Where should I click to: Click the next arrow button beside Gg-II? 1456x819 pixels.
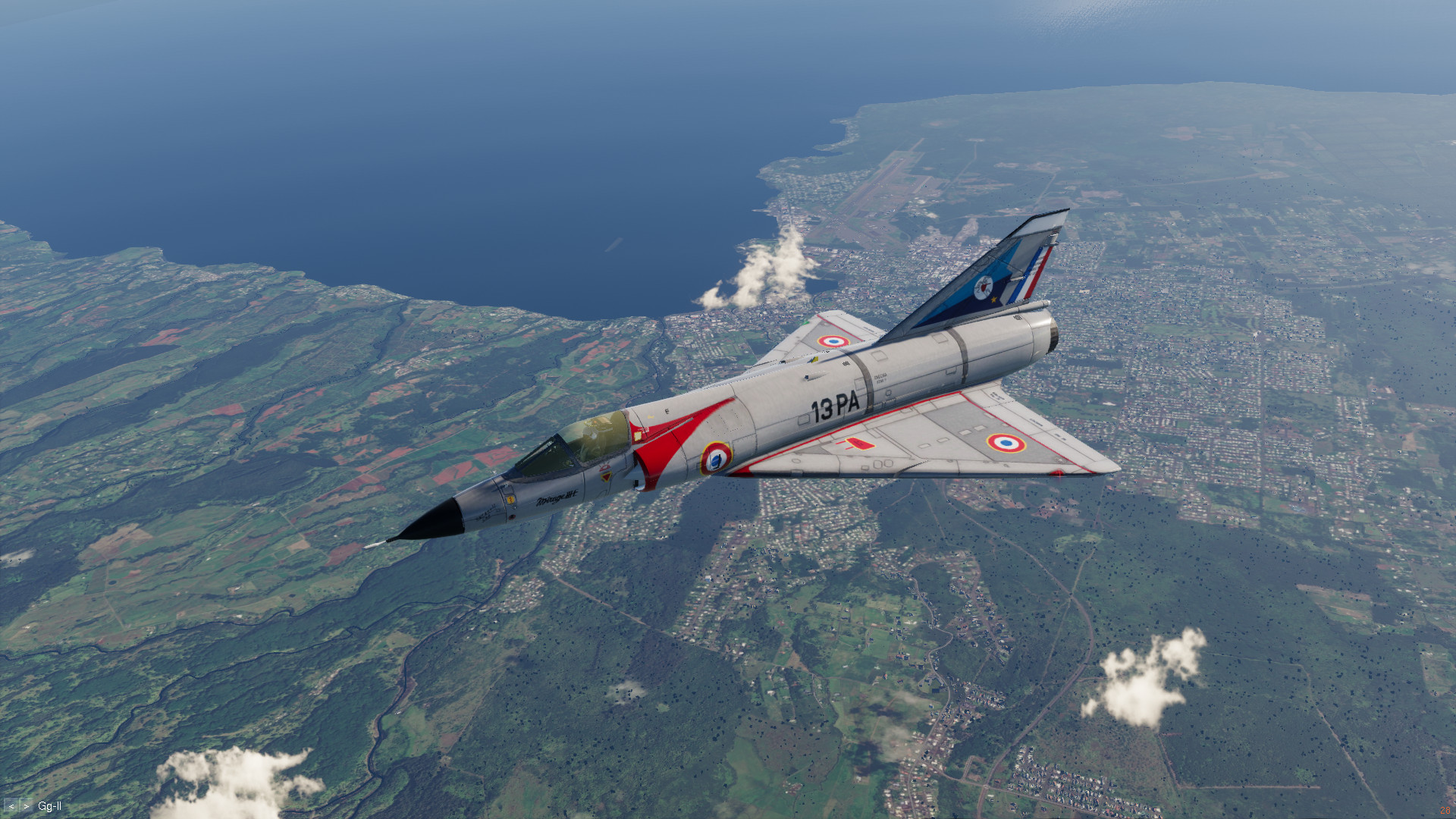(x=26, y=807)
